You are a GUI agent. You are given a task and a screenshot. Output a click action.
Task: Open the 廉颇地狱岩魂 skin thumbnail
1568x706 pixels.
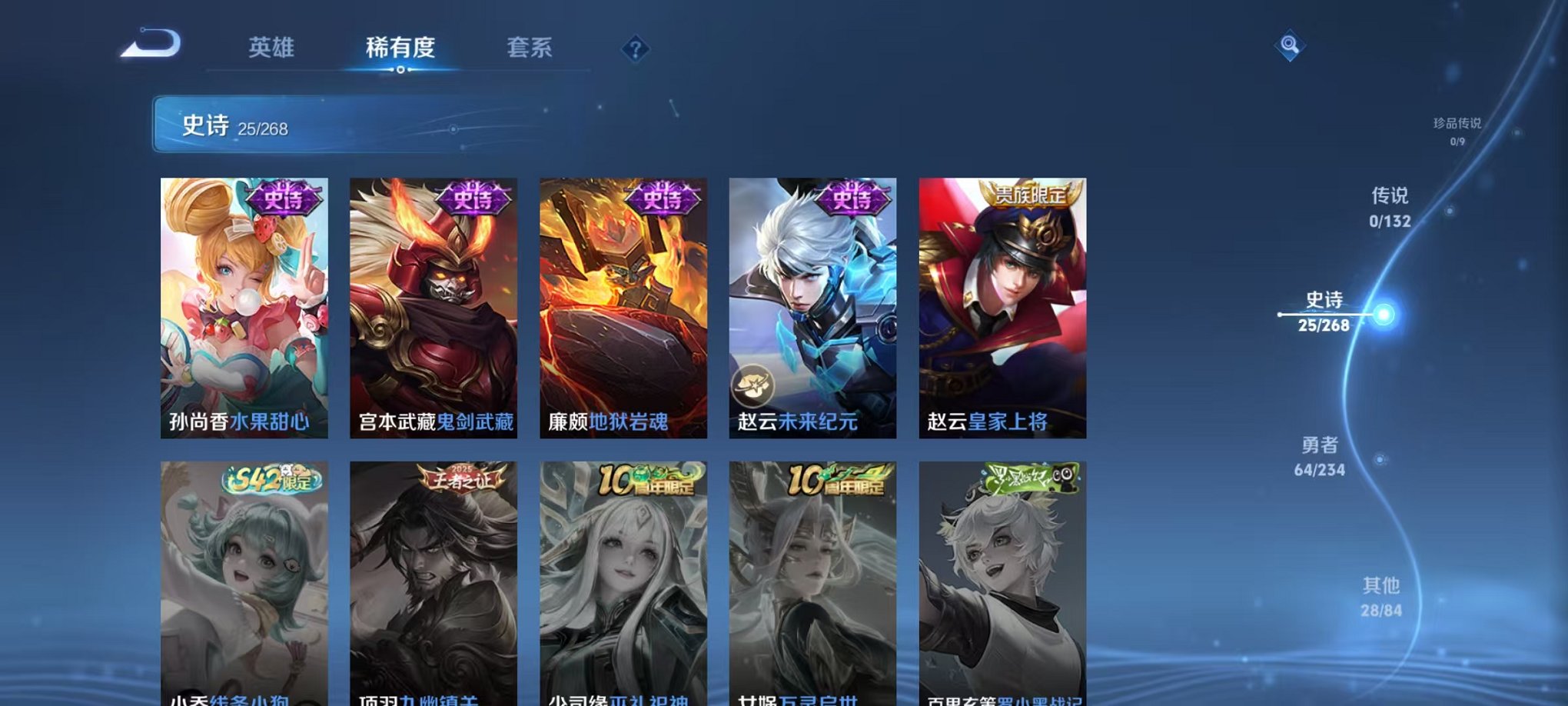pyautogui.click(x=623, y=308)
